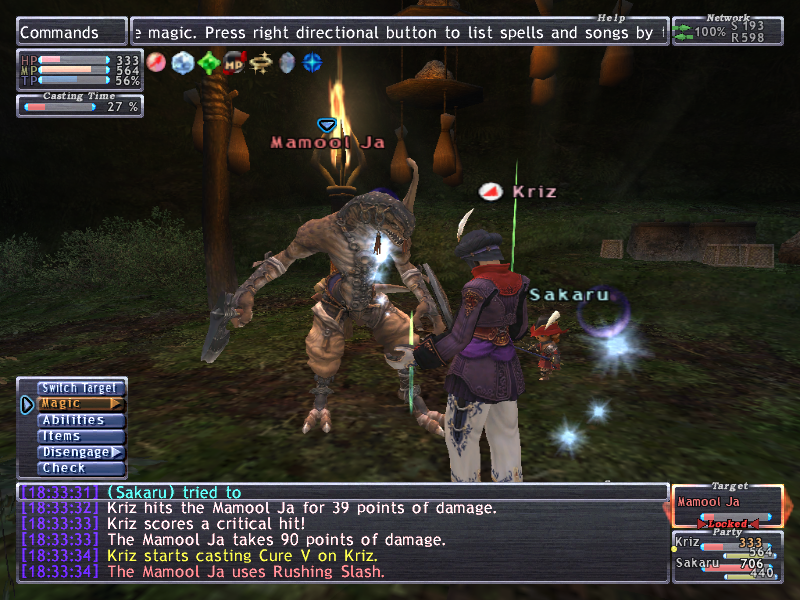The image size is (800, 600).
Task: Click the MP status effect icon
Action: [x=234, y=63]
